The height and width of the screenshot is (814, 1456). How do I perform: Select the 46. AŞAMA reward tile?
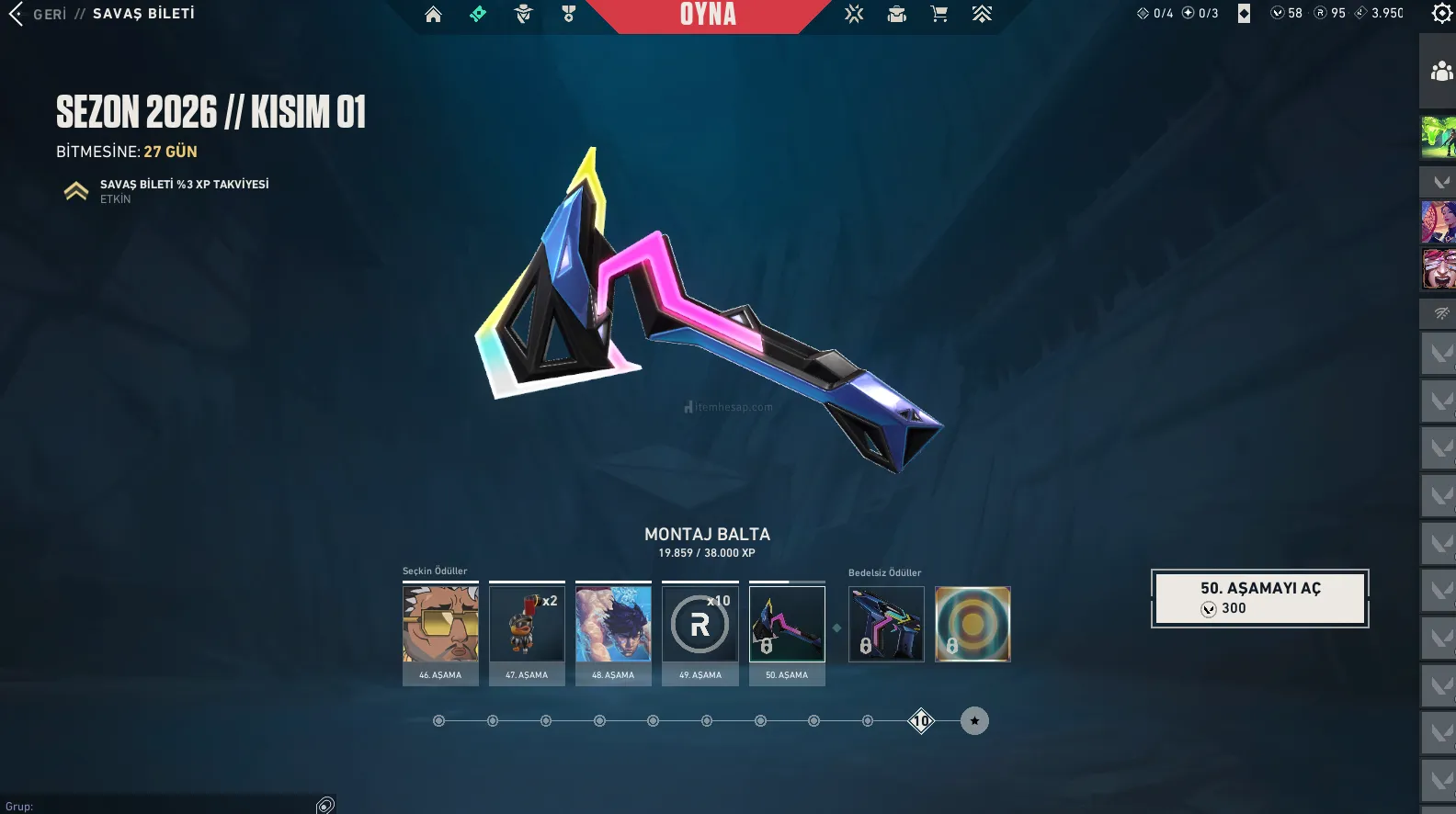(x=440, y=625)
